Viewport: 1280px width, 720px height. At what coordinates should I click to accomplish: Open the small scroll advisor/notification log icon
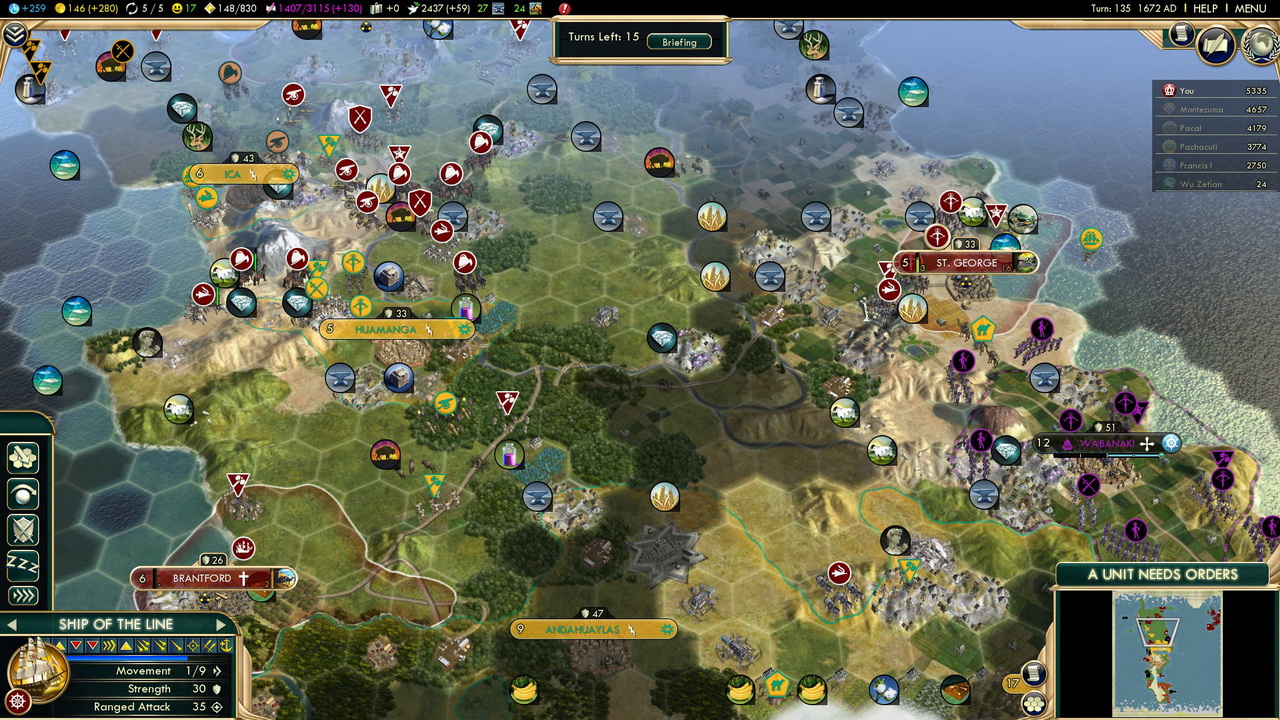[1182, 34]
